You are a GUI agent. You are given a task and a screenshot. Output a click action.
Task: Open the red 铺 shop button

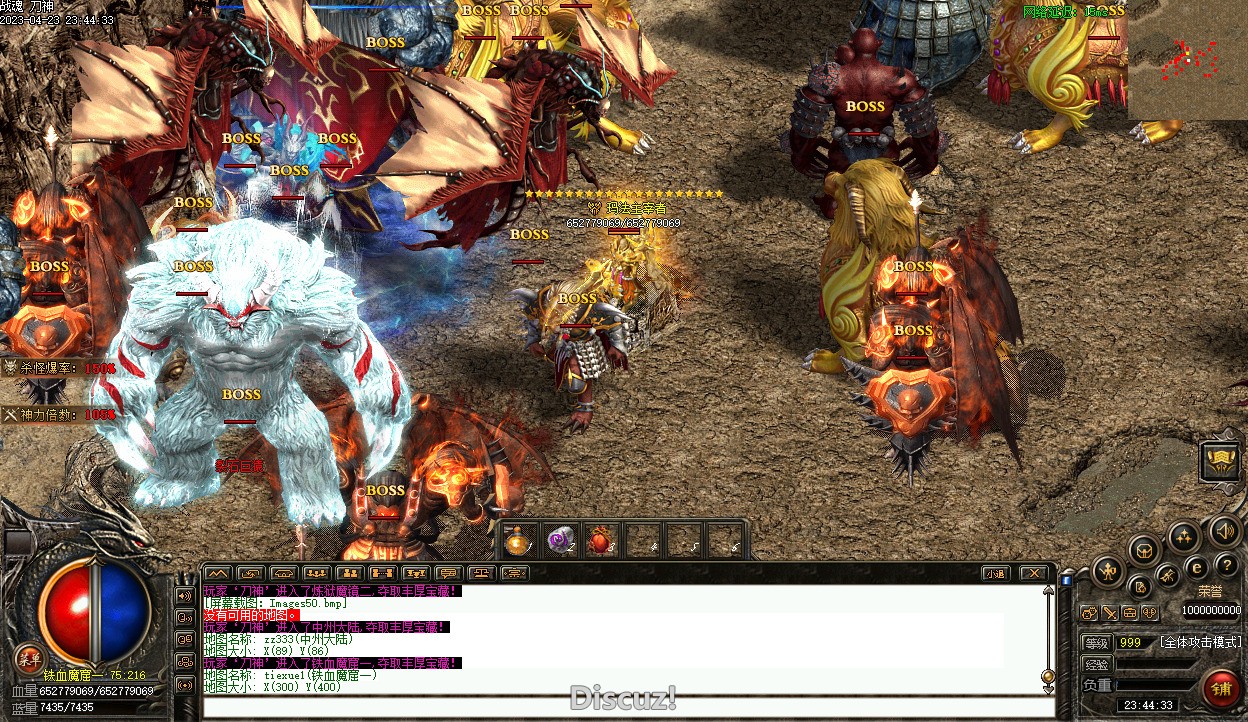(1220, 689)
